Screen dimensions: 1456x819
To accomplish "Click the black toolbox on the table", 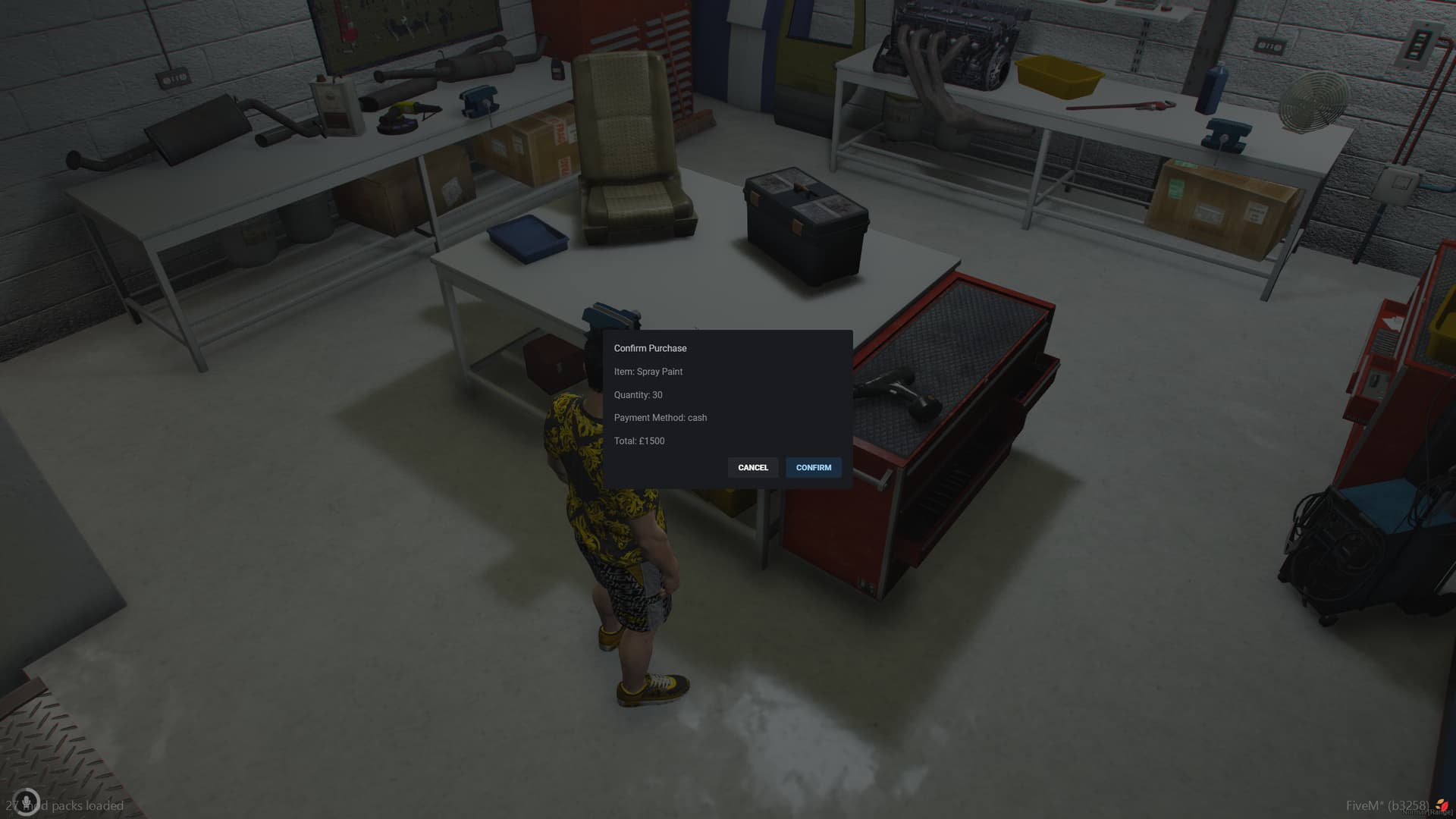I will click(806, 224).
